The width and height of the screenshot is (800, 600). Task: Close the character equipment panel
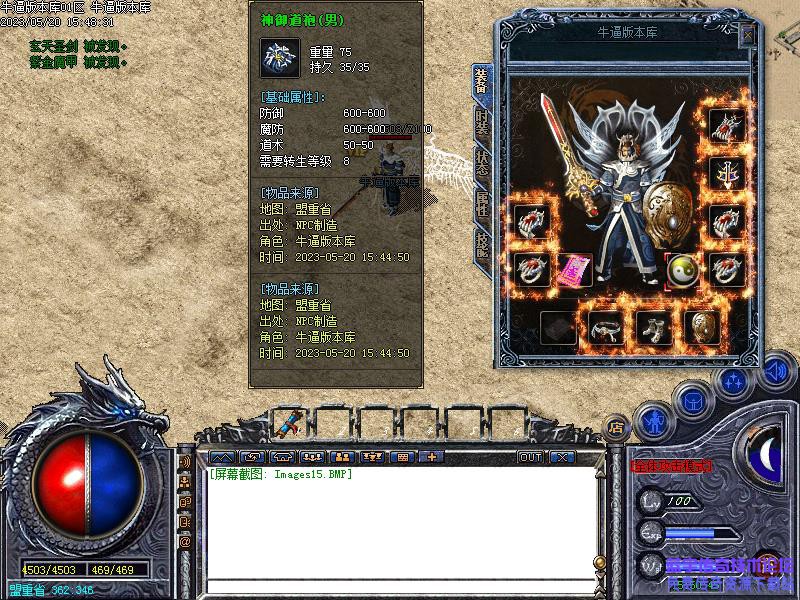pyautogui.click(x=747, y=36)
